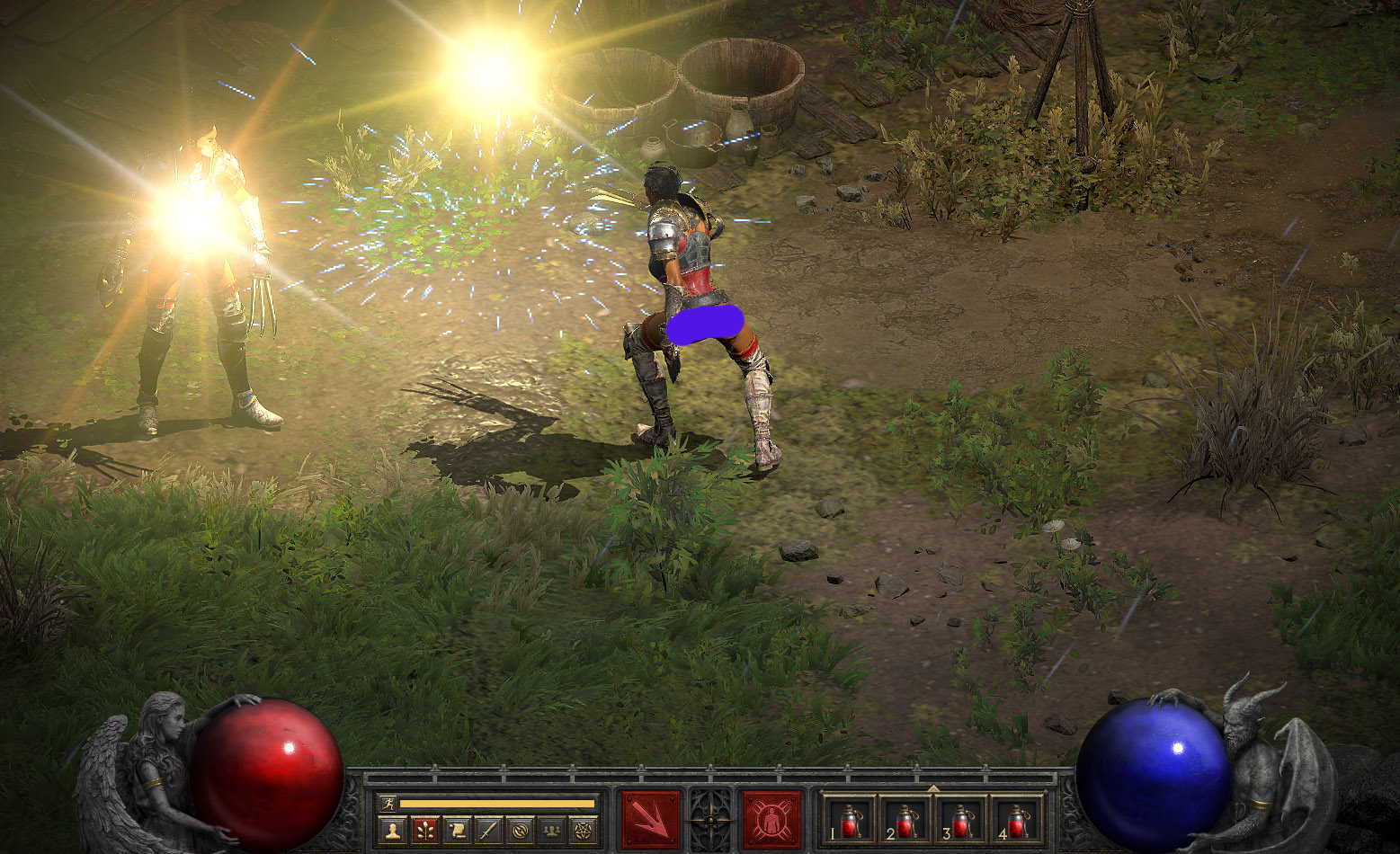Select the right skill claw button
The image size is (1400, 854).
(x=771, y=819)
